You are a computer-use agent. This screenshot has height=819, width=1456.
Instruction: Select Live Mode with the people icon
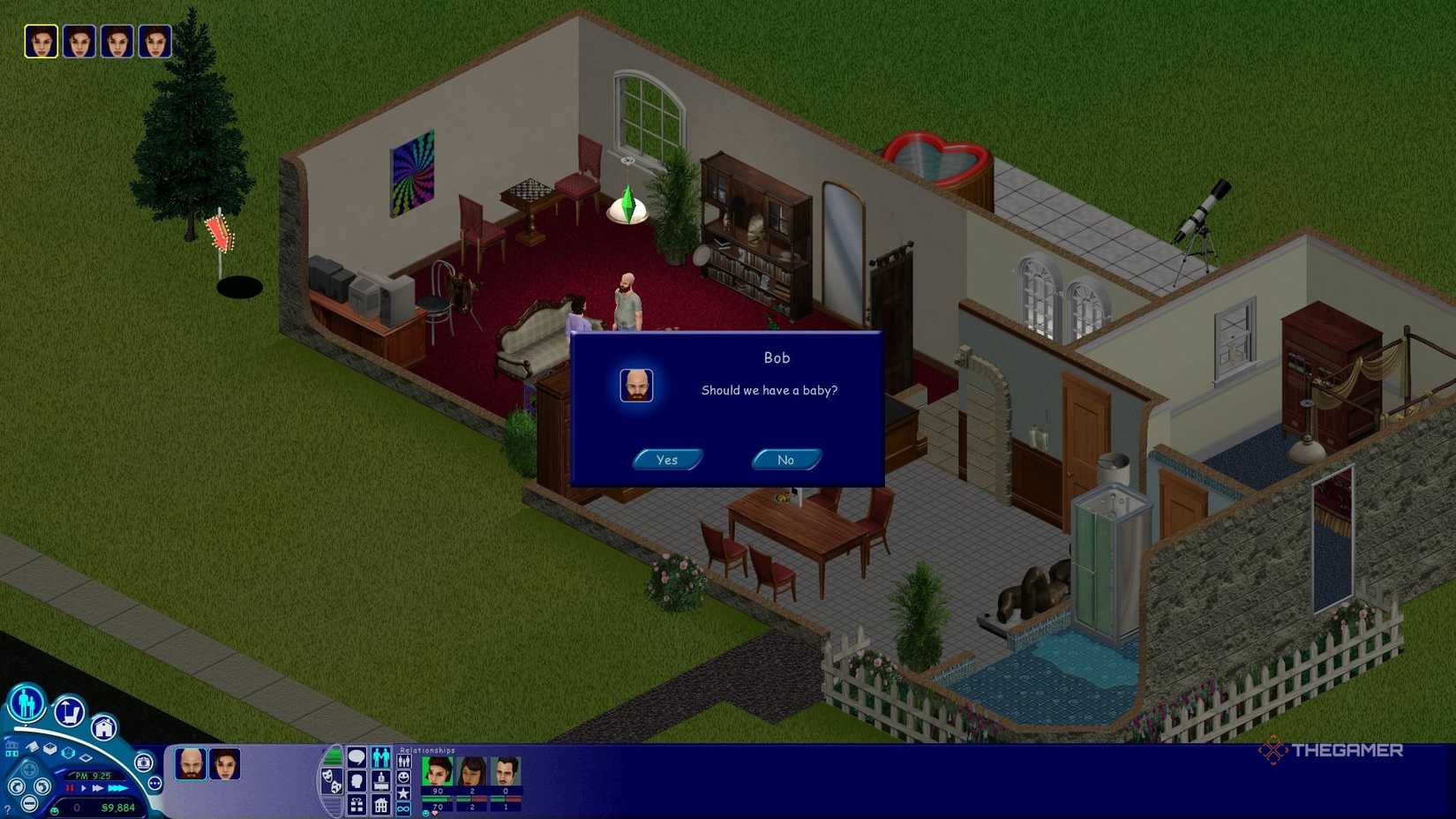point(26,703)
